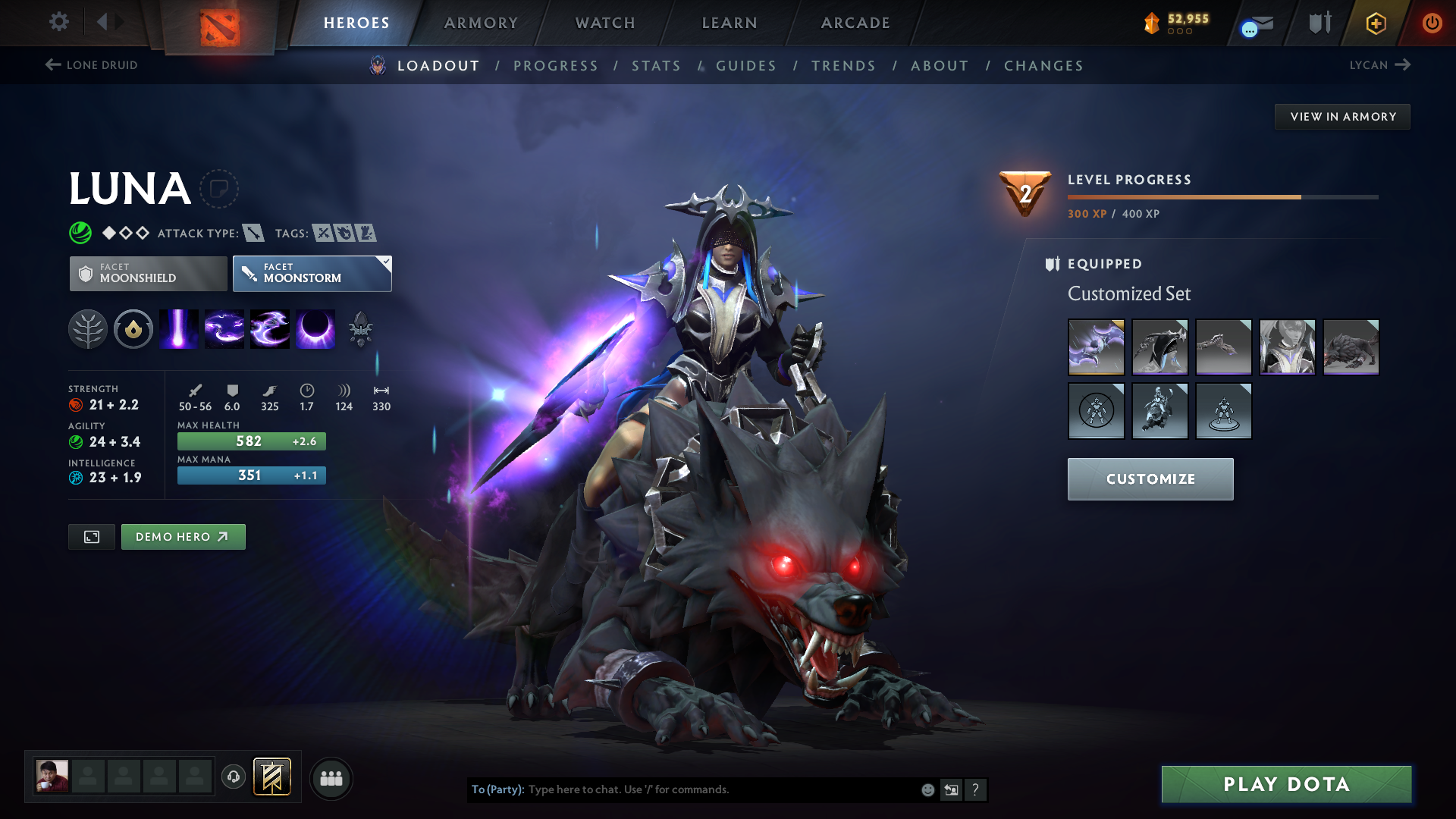Viewport: 1456px width, 819px height.
Task: Open Luna's talent tree icon
Action: (x=88, y=330)
